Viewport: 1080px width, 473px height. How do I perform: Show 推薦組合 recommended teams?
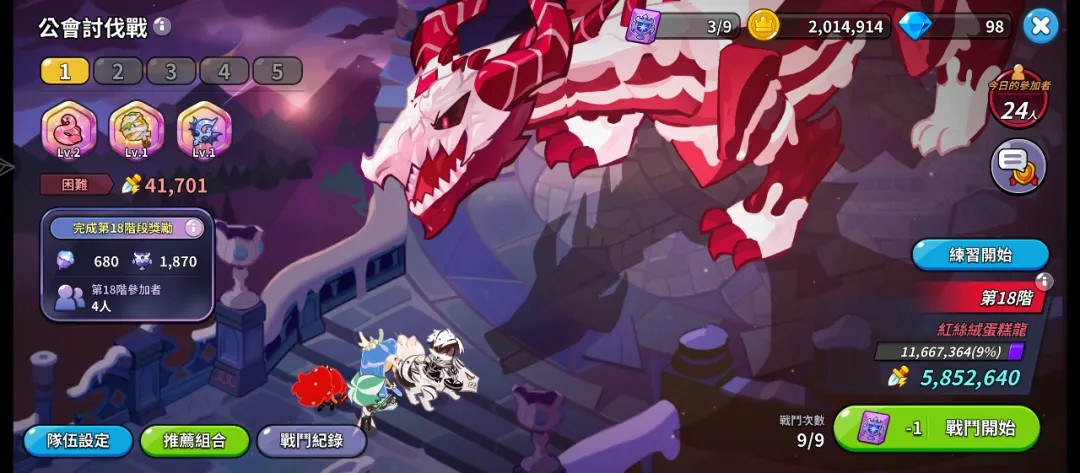[195, 440]
